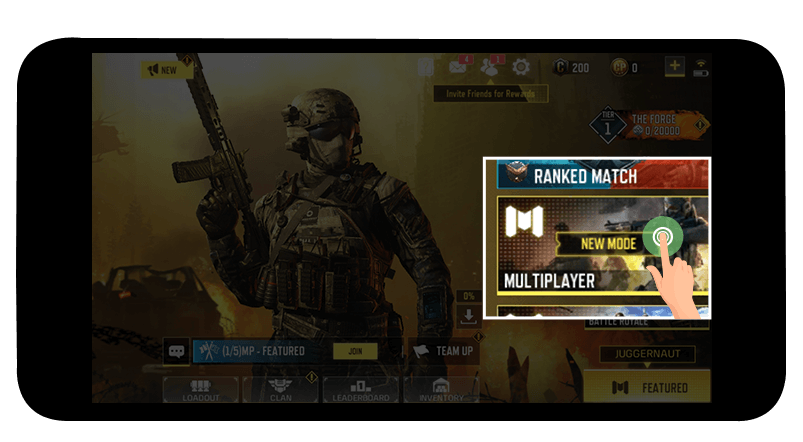
Task: Add currency with the plus button
Action: [675, 67]
